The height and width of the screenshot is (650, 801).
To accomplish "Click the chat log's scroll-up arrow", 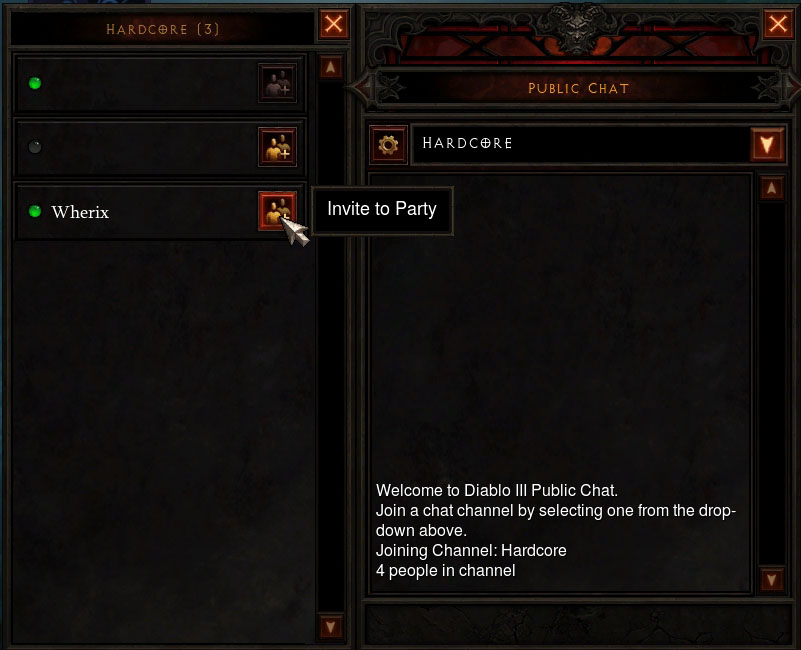I will tap(771, 188).
